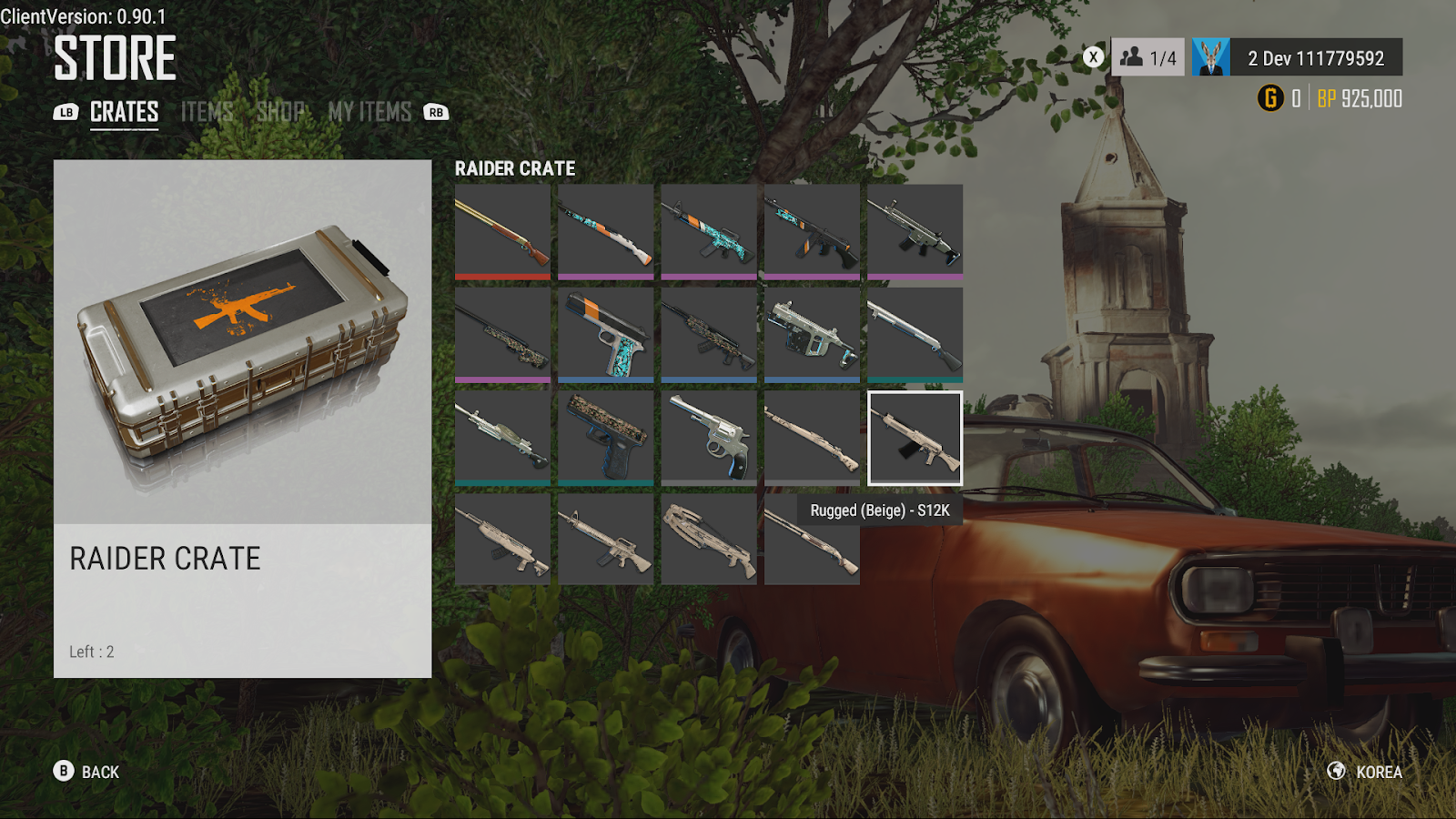Click the RB bumper prompt icon
This screenshot has width=1456, height=819.
[435, 113]
